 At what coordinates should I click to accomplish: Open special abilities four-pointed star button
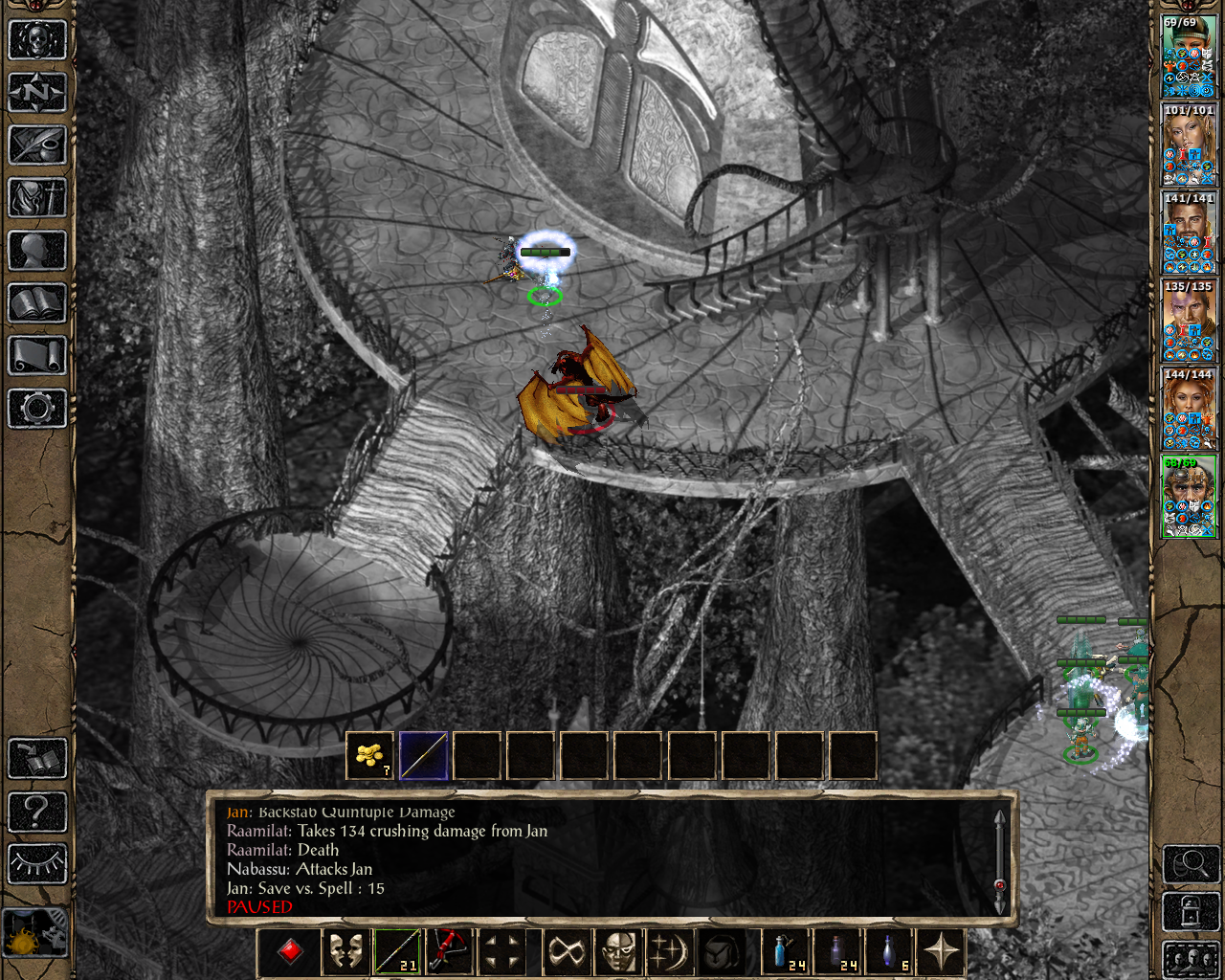coord(942,952)
